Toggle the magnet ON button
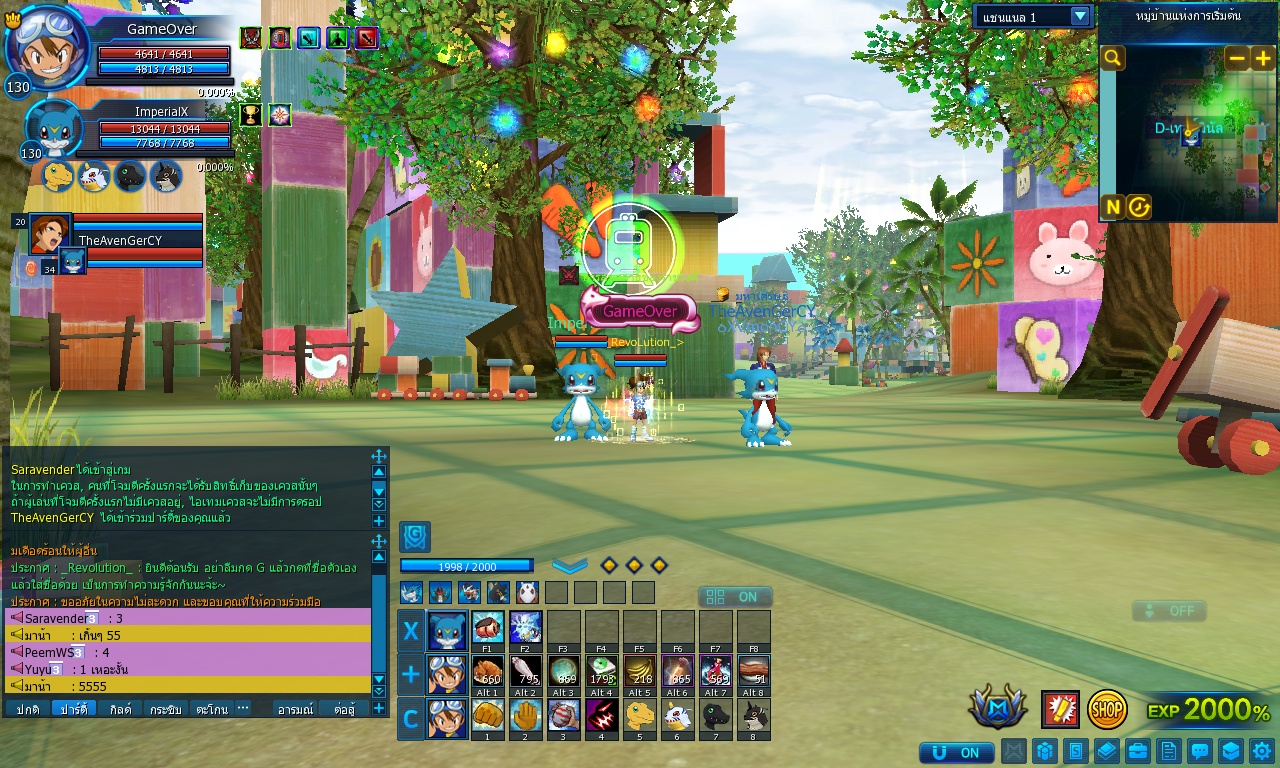 click(956, 752)
